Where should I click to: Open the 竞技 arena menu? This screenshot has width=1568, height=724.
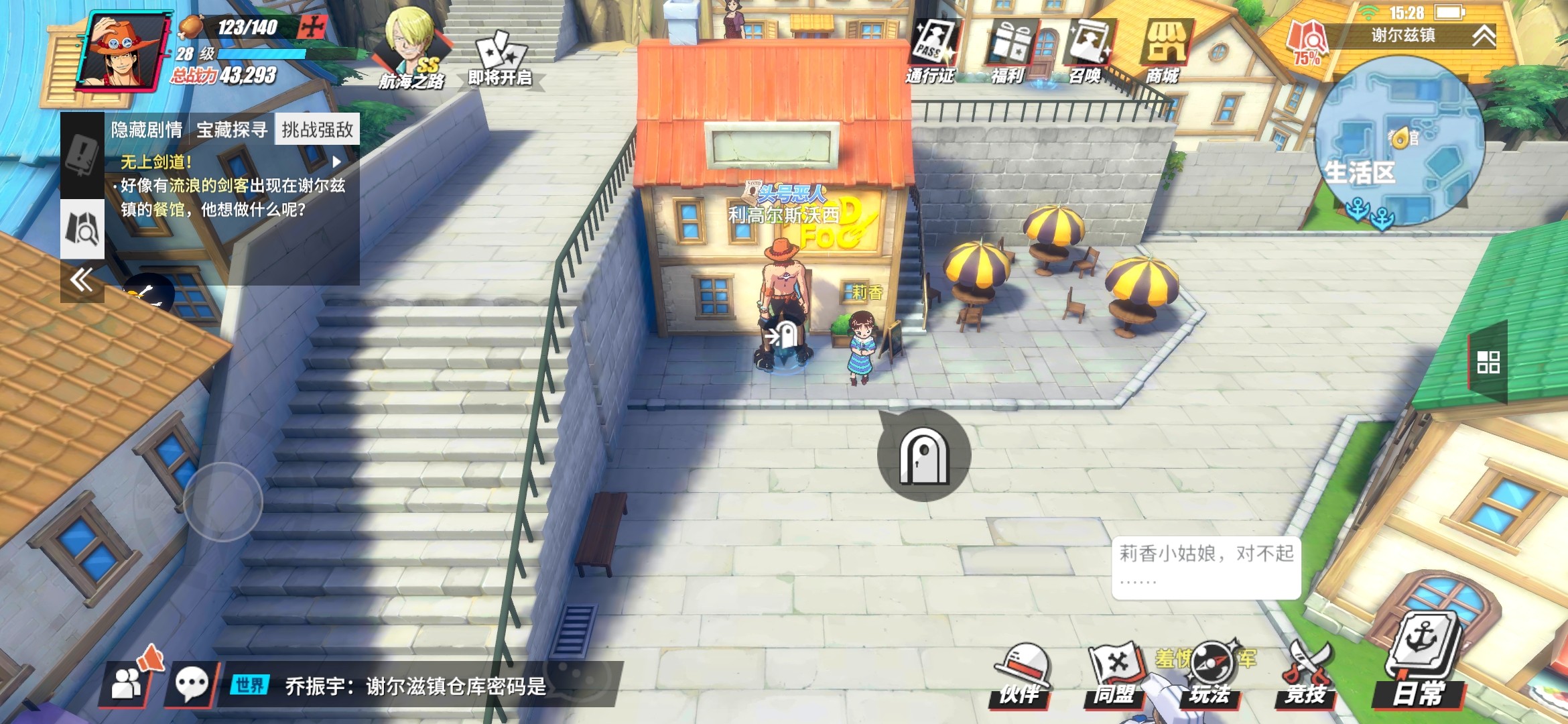pos(1306,674)
